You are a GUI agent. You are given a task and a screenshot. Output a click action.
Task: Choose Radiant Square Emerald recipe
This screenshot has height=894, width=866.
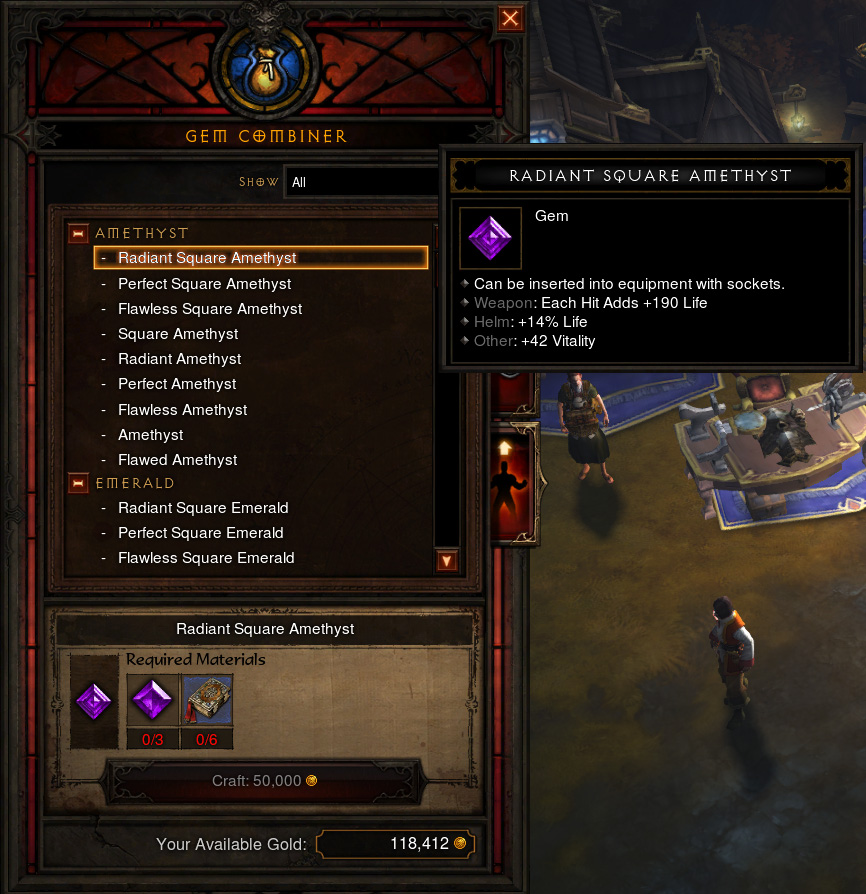pyautogui.click(x=203, y=508)
